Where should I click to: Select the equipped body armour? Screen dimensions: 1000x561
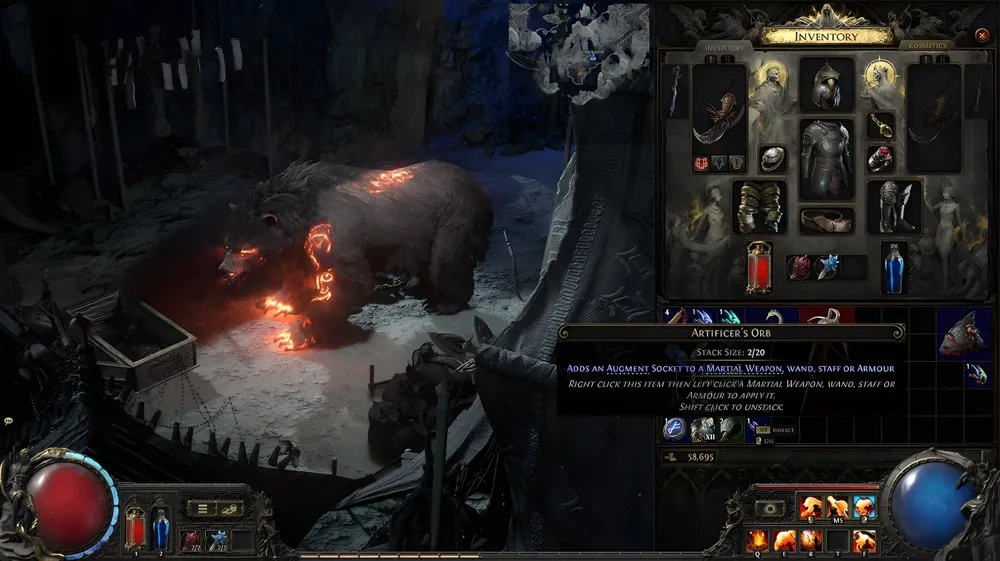pos(826,158)
